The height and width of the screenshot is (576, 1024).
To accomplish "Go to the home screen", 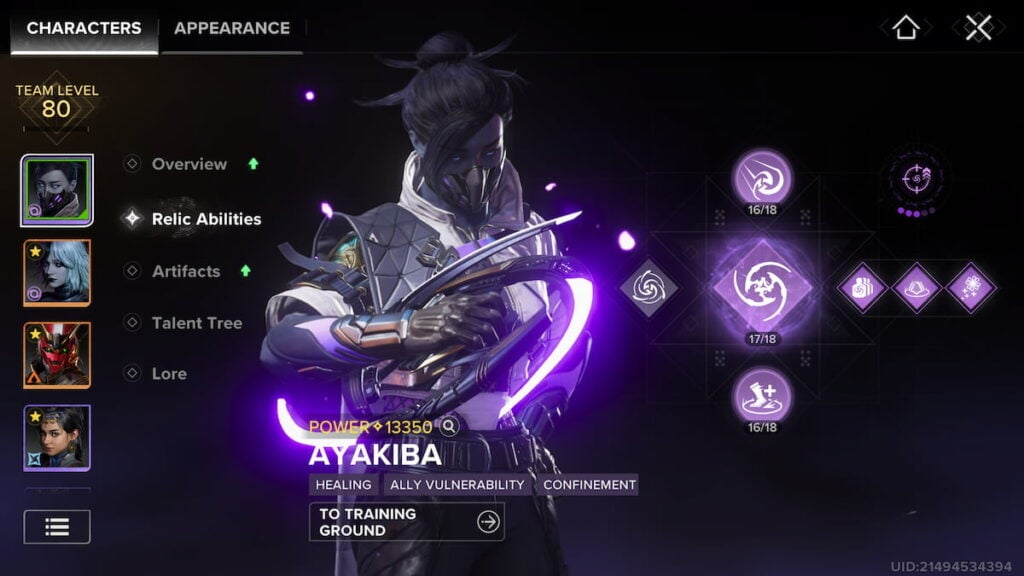I will 905,28.
